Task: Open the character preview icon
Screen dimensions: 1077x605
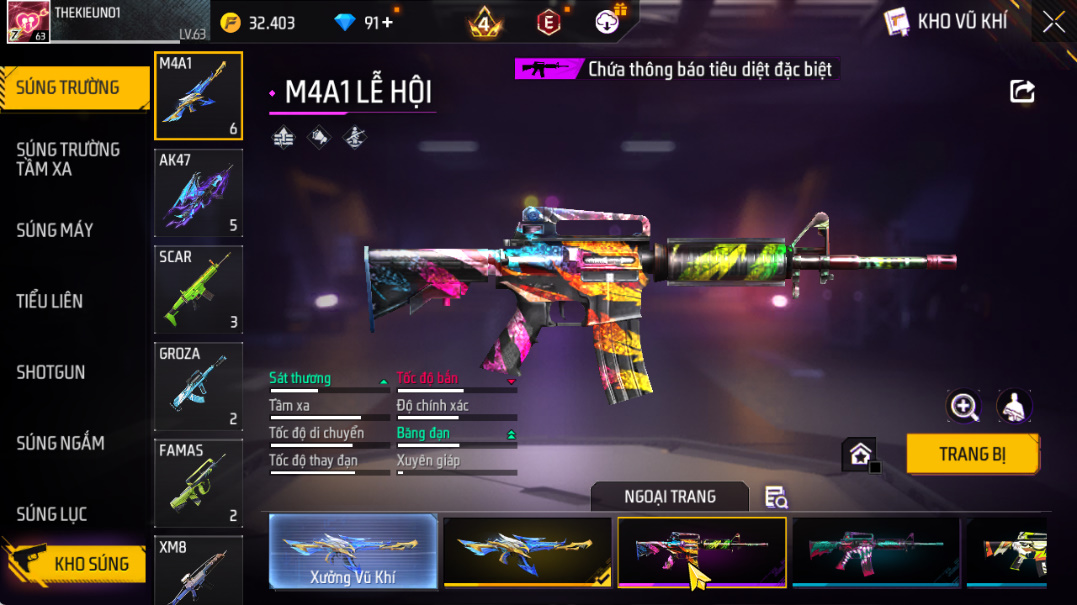Action: [1015, 406]
